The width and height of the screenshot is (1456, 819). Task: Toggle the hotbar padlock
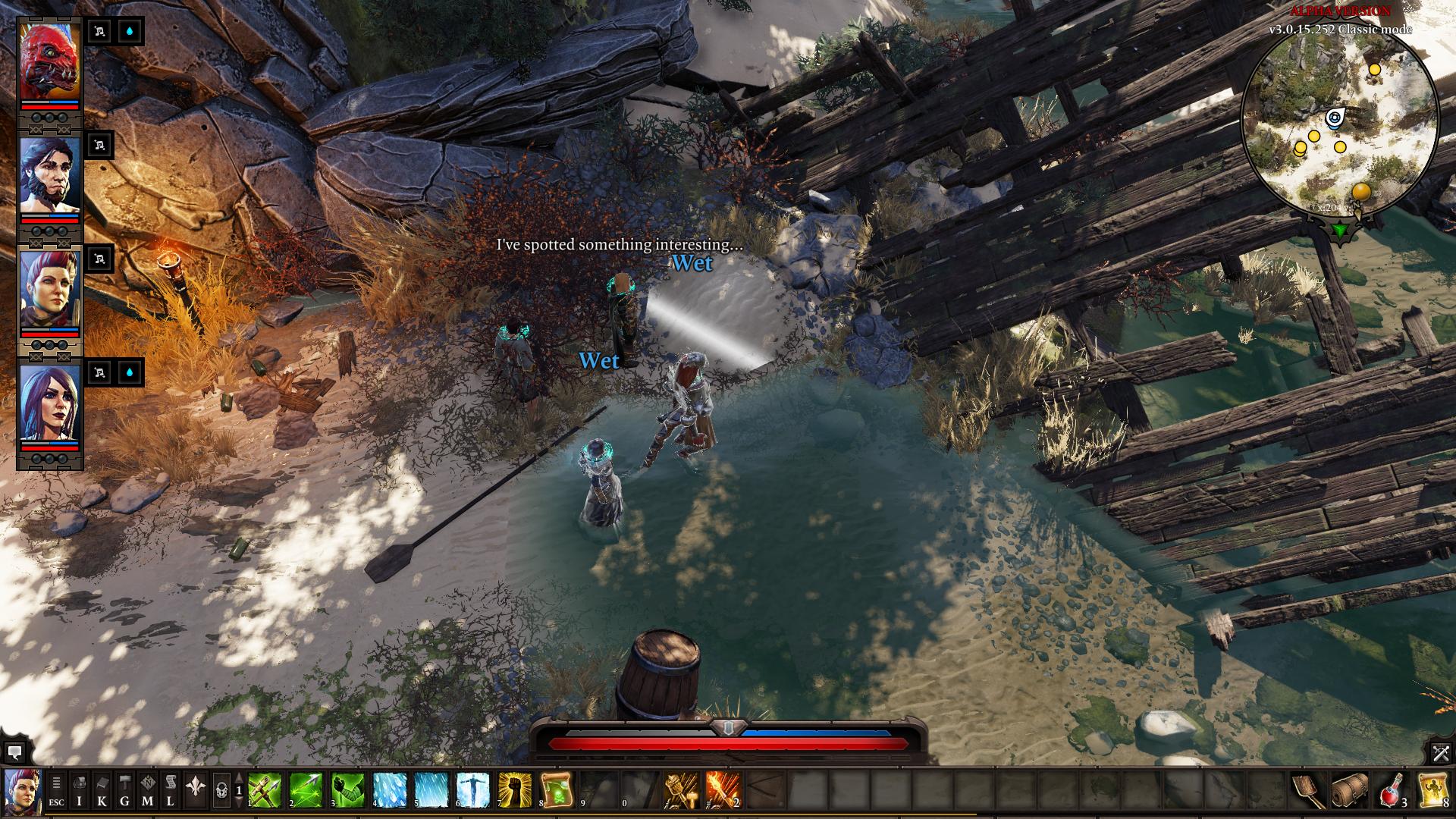click(x=221, y=791)
